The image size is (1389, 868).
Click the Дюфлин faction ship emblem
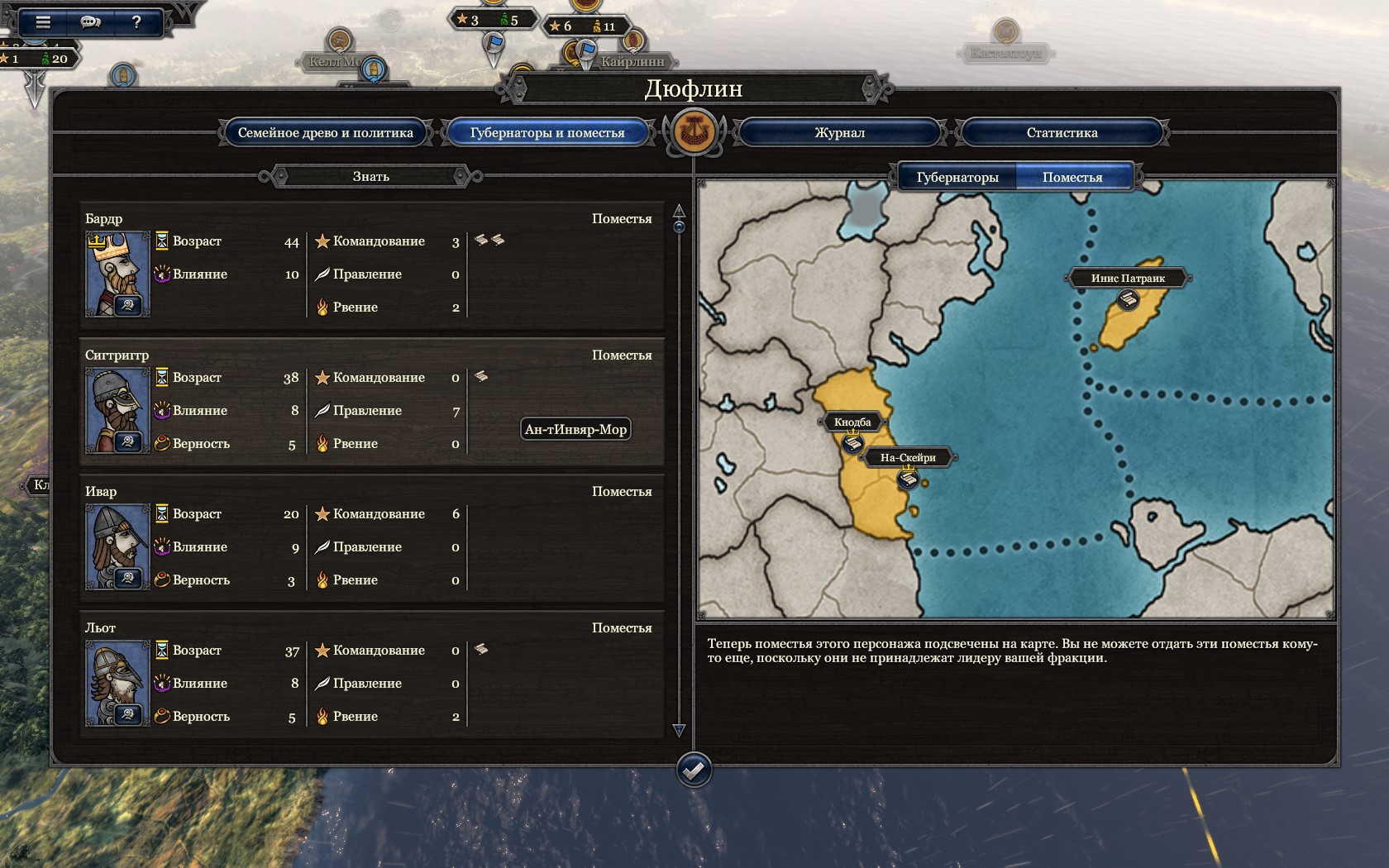(694, 131)
